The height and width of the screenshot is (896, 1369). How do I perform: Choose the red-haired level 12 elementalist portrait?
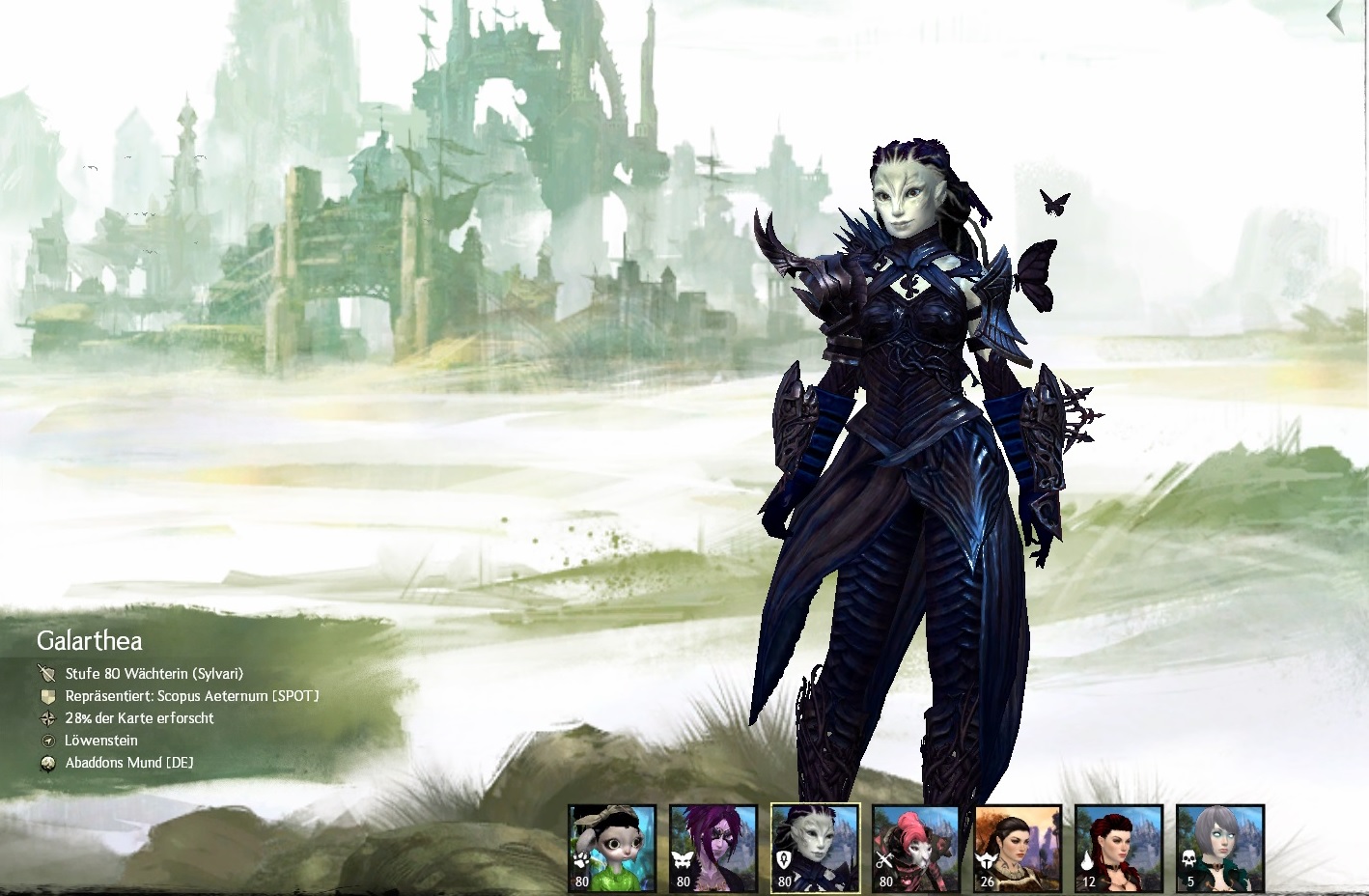tap(1118, 847)
